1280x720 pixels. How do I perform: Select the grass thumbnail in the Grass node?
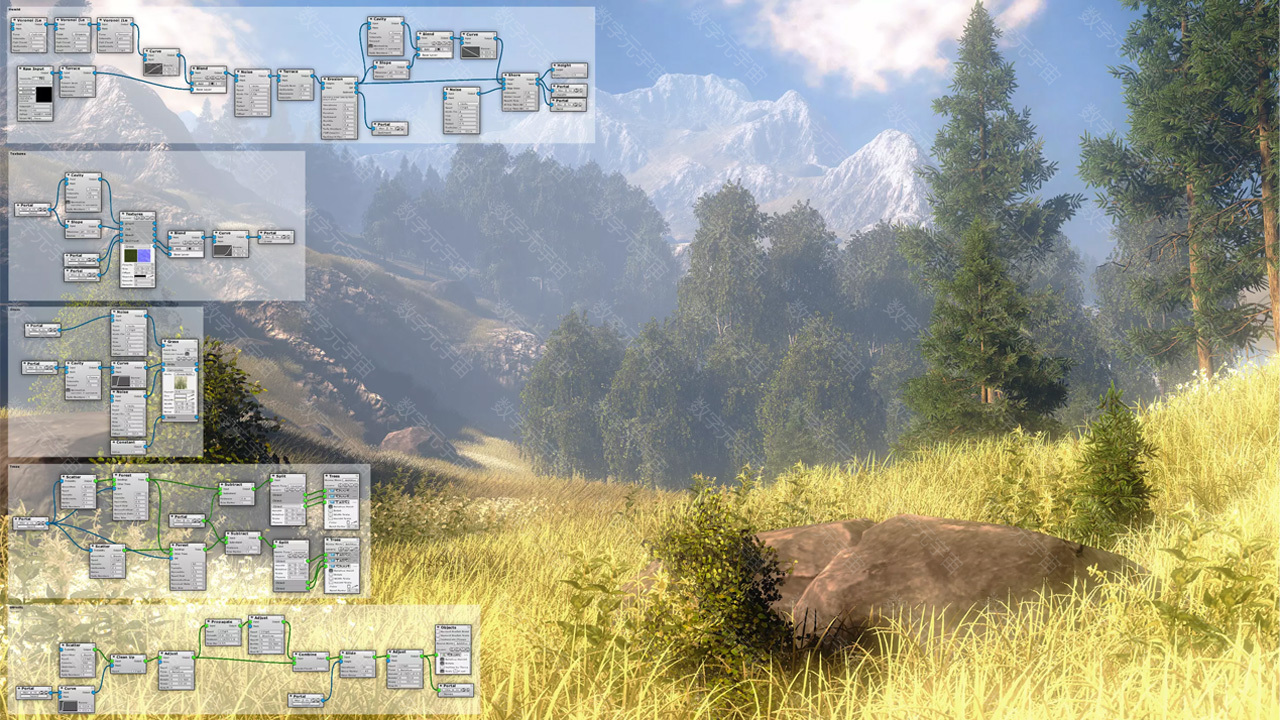point(181,382)
